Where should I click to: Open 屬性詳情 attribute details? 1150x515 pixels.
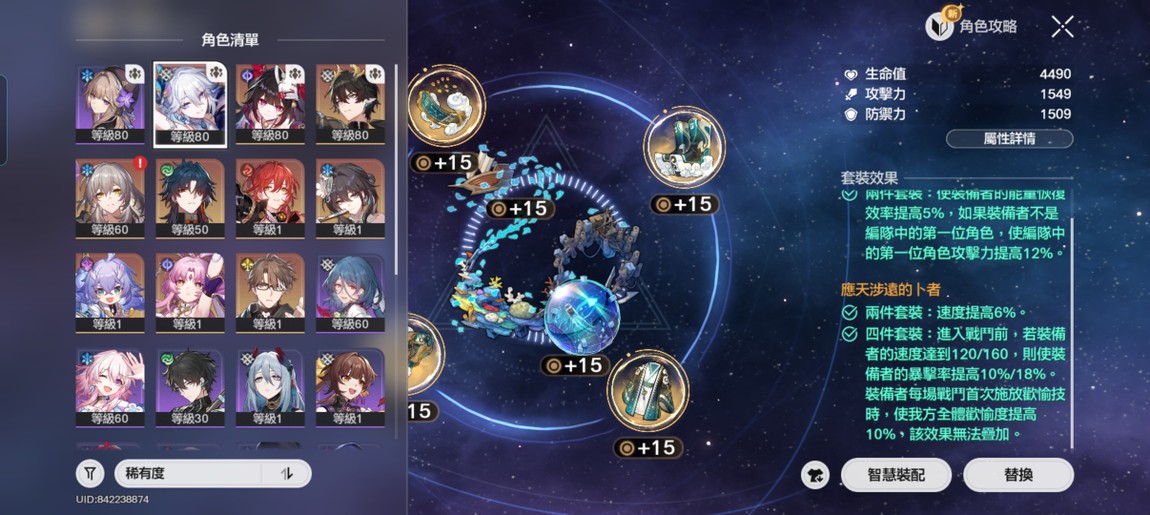click(x=1009, y=139)
